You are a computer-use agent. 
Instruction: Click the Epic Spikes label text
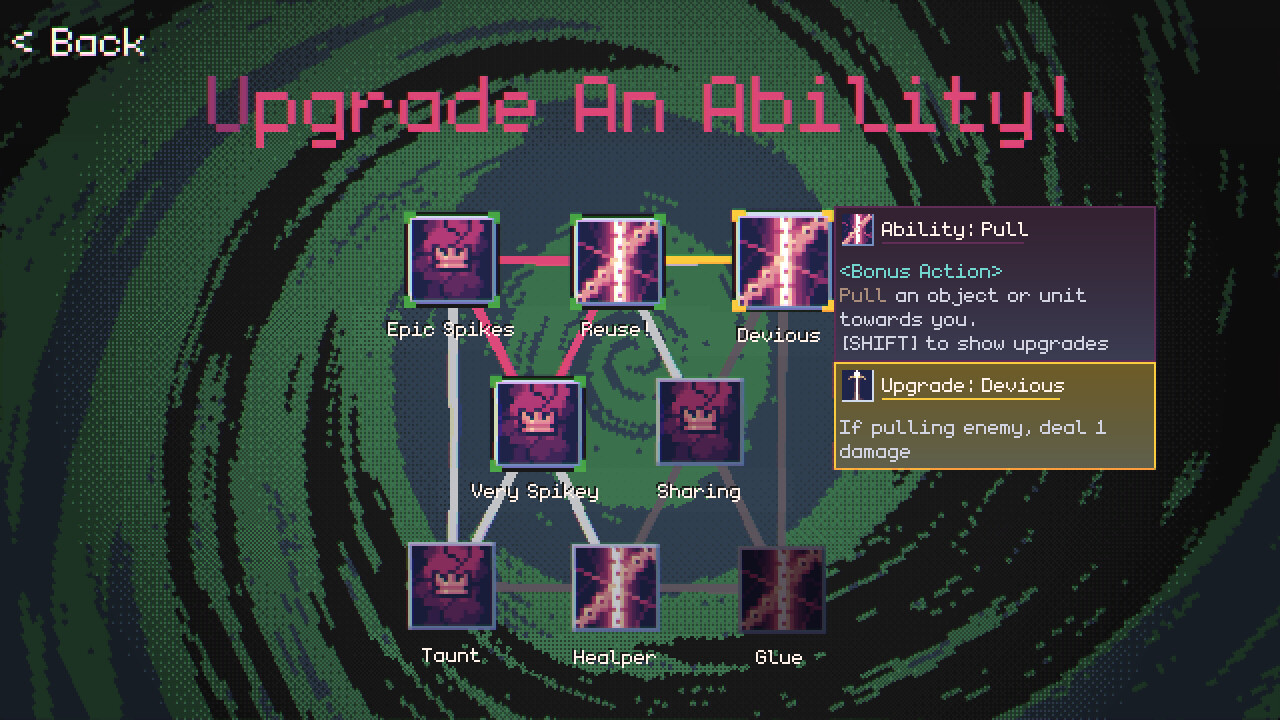click(451, 328)
